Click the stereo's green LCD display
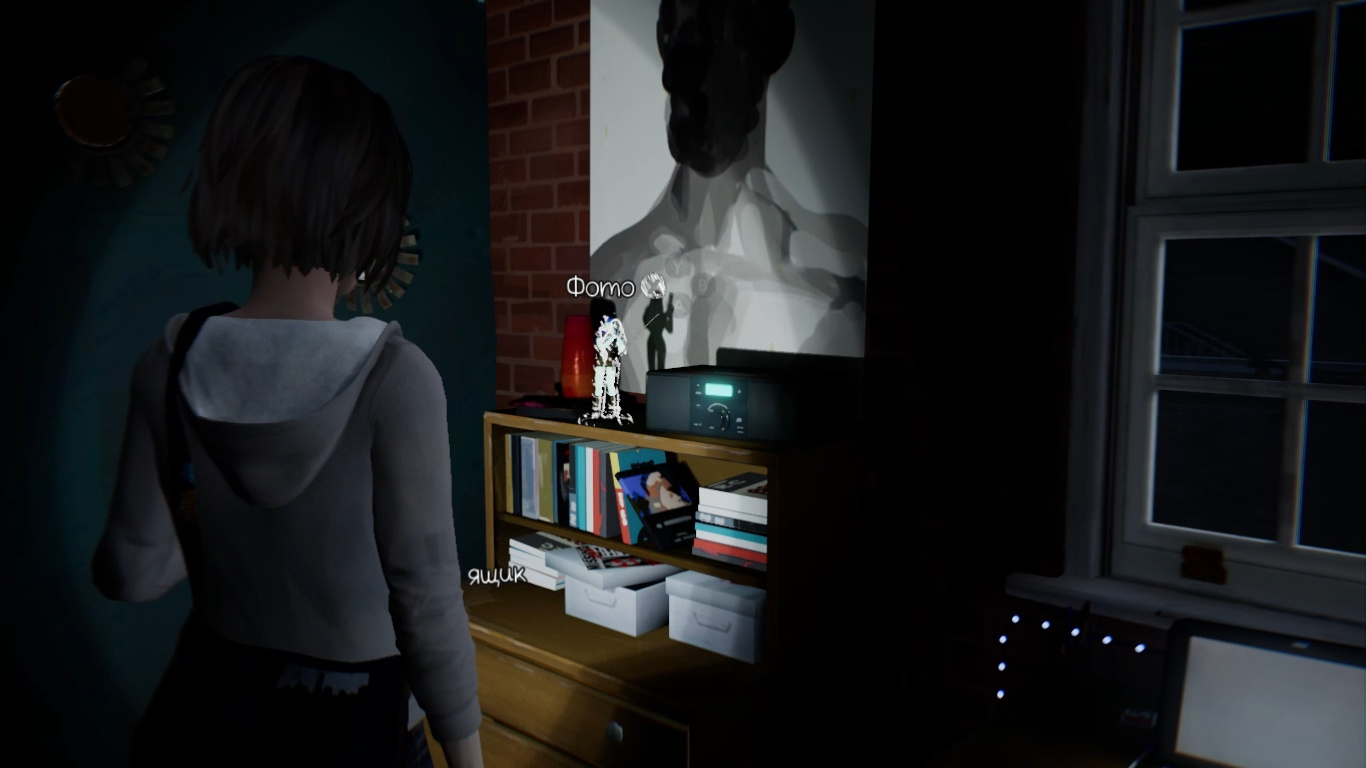The image size is (1366, 768). point(719,391)
